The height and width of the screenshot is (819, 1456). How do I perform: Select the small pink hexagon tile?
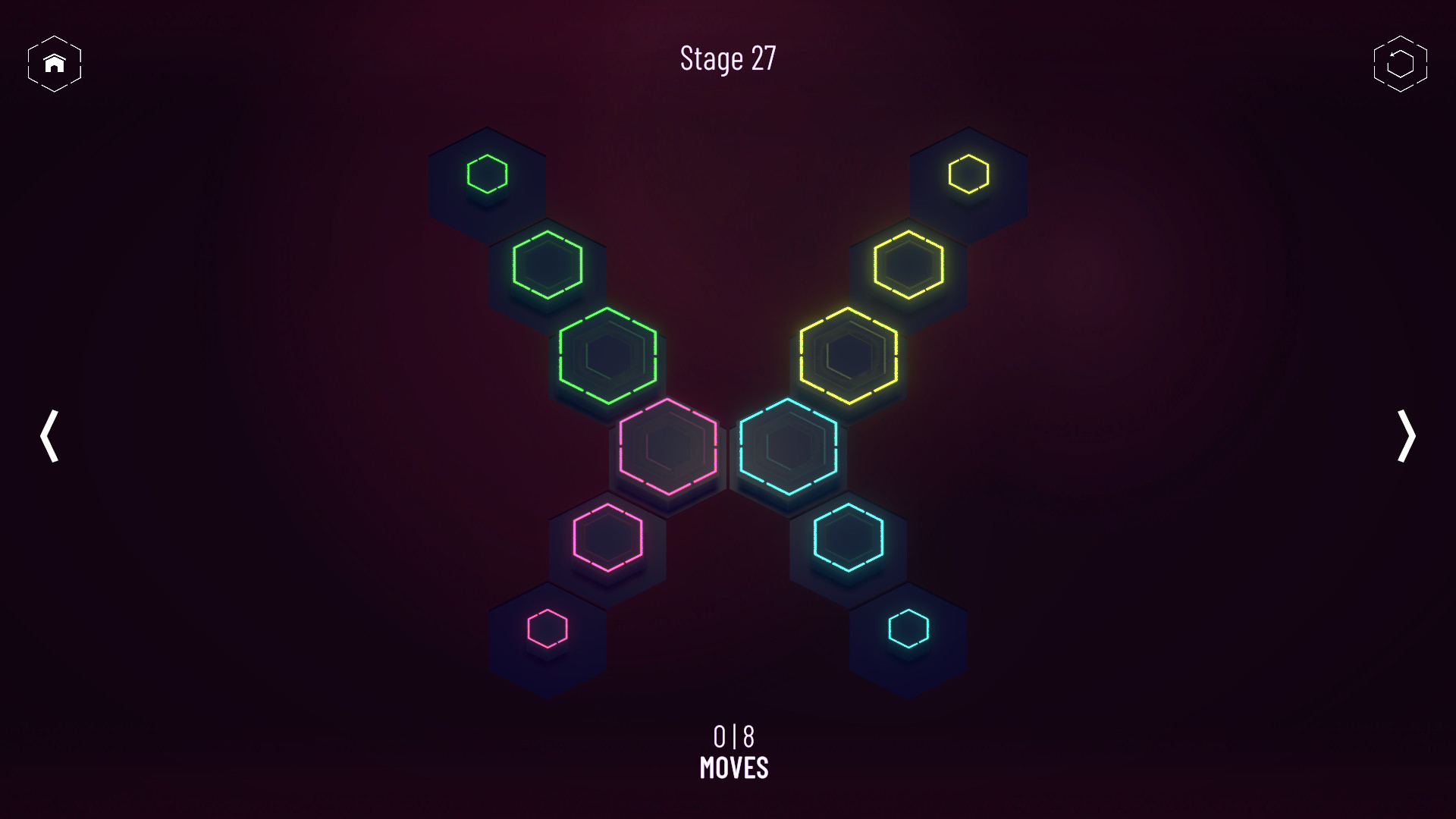[x=548, y=629]
